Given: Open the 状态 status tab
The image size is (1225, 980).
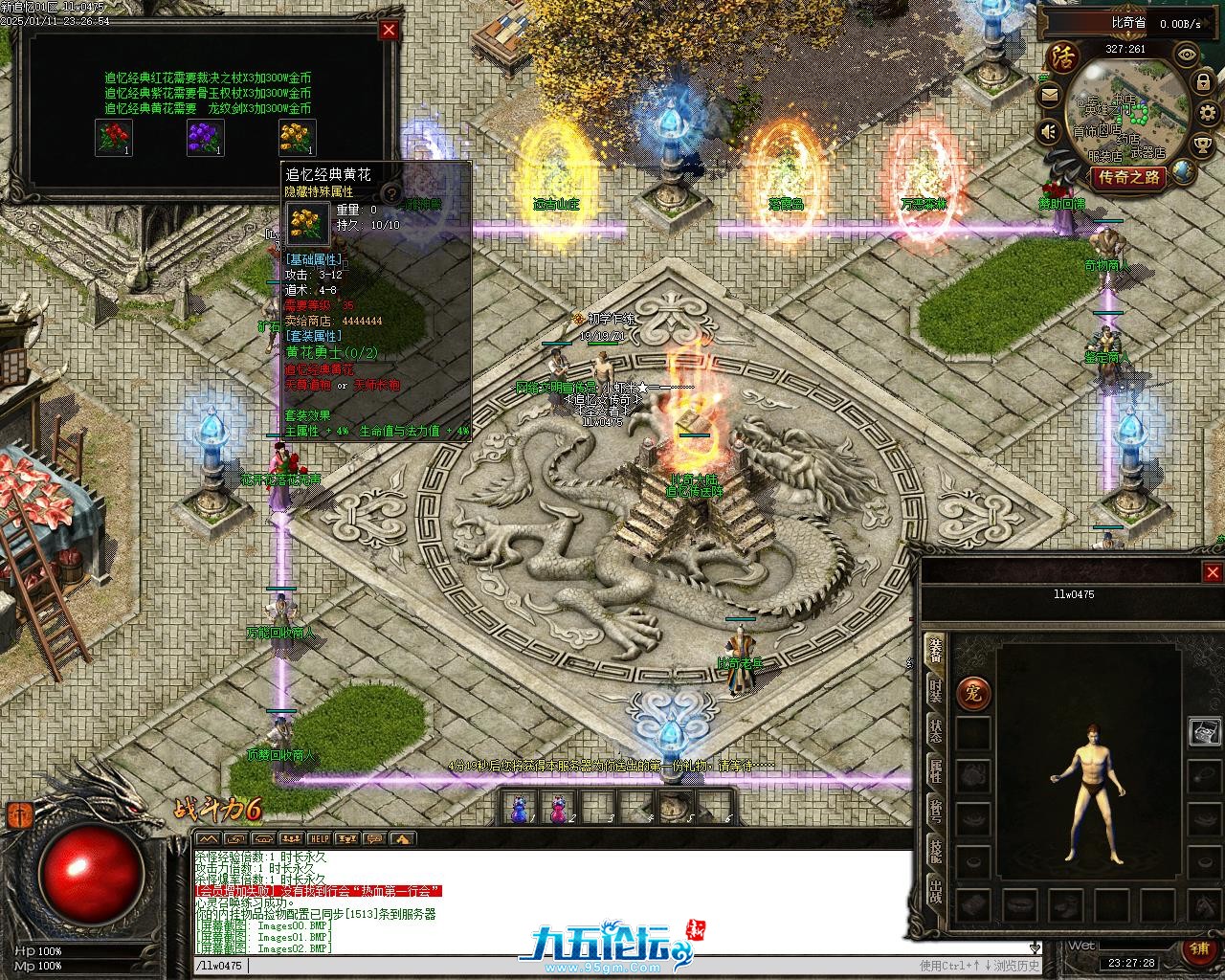Looking at the screenshot, I should [x=935, y=730].
